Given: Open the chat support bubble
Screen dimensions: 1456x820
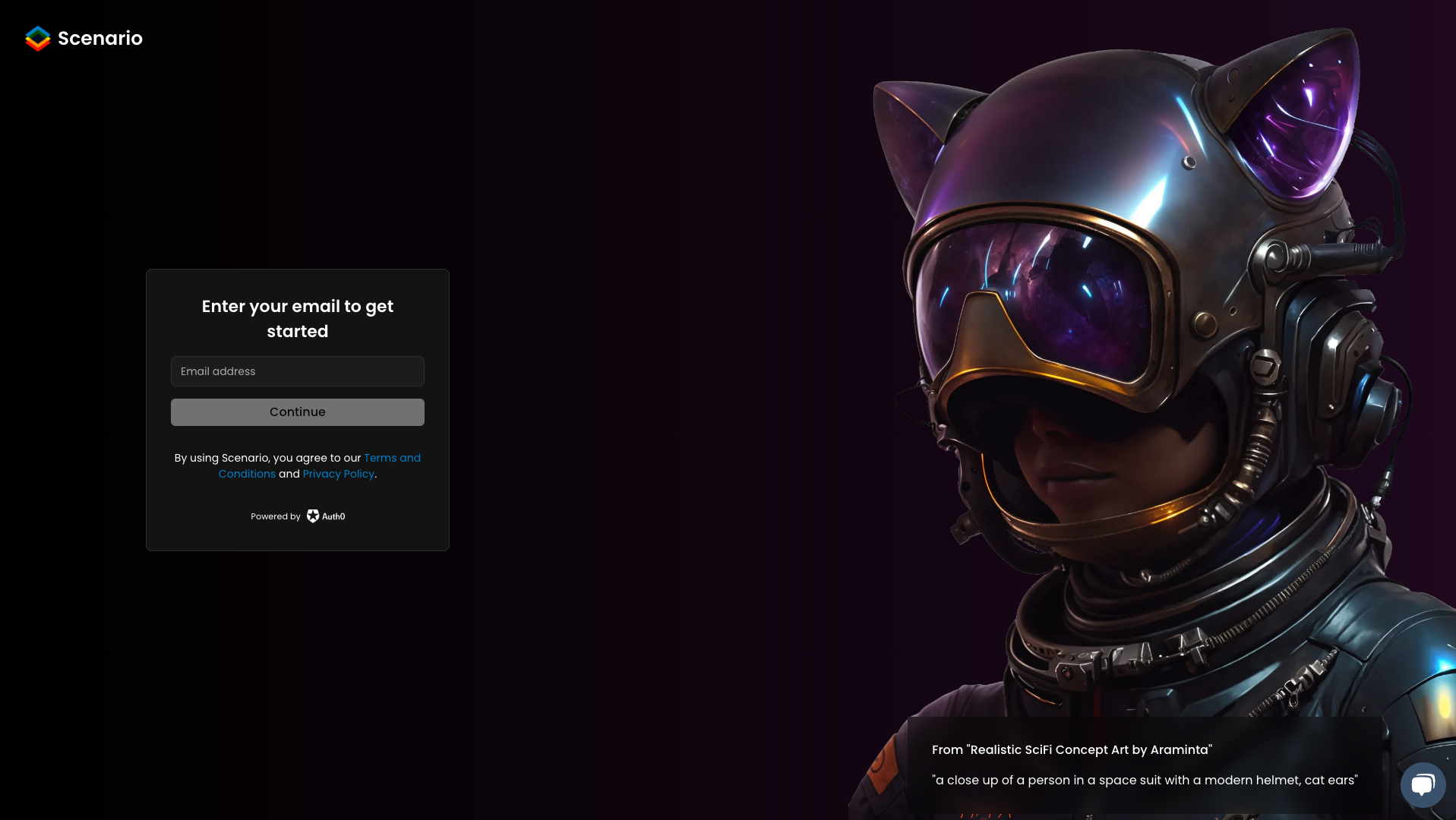Looking at the screenshot, I should [x=1423, y=785].
